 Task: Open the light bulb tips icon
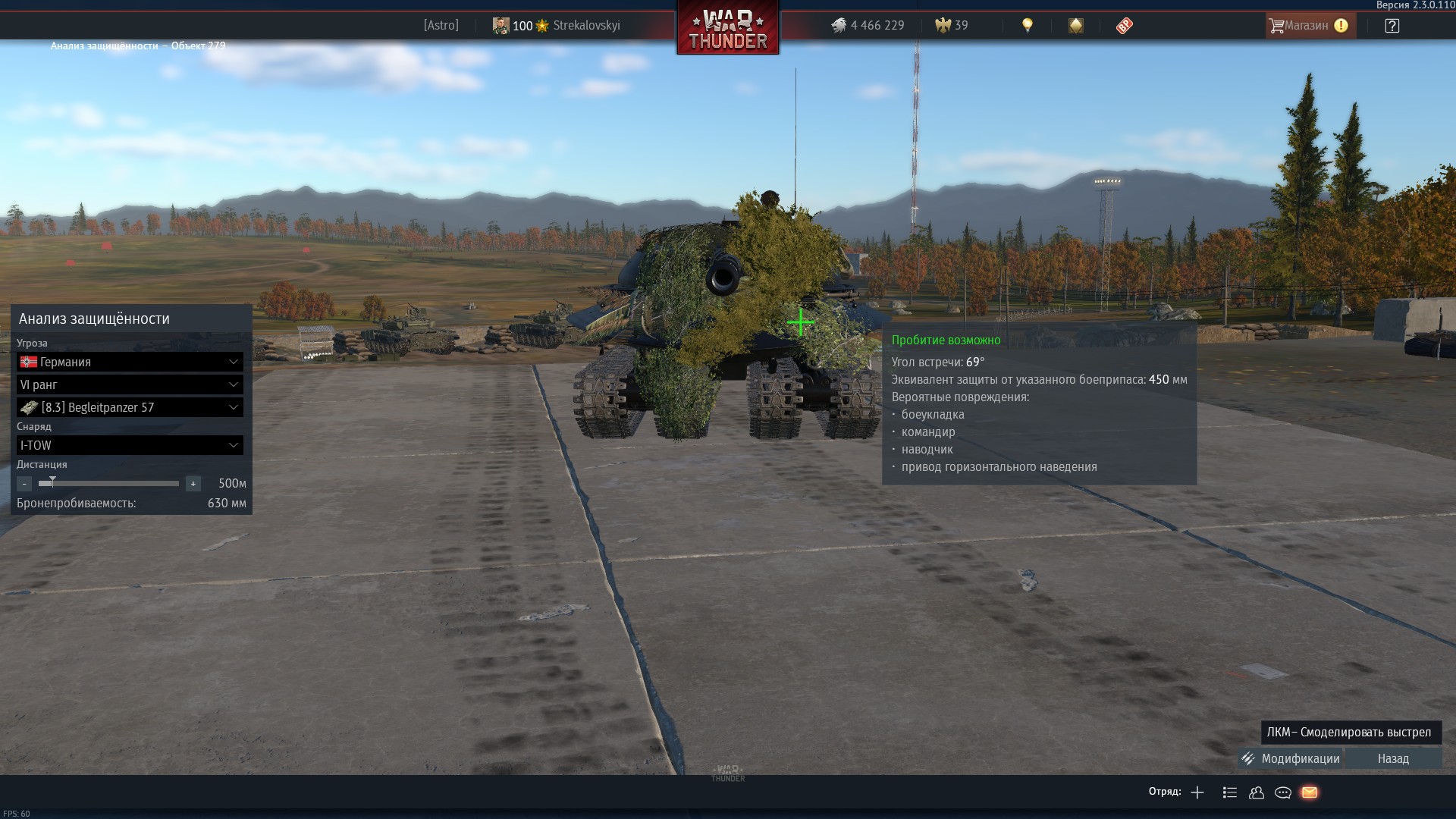(x=1028, y=25)
